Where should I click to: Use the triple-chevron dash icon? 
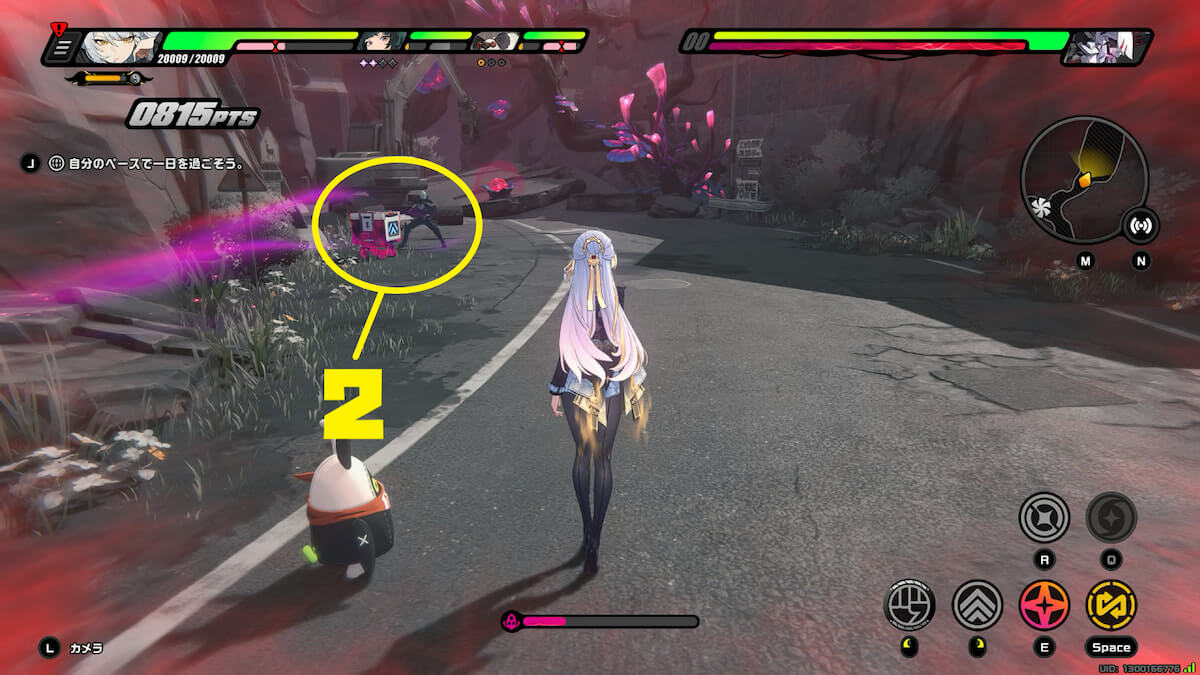tap(977, 605)
